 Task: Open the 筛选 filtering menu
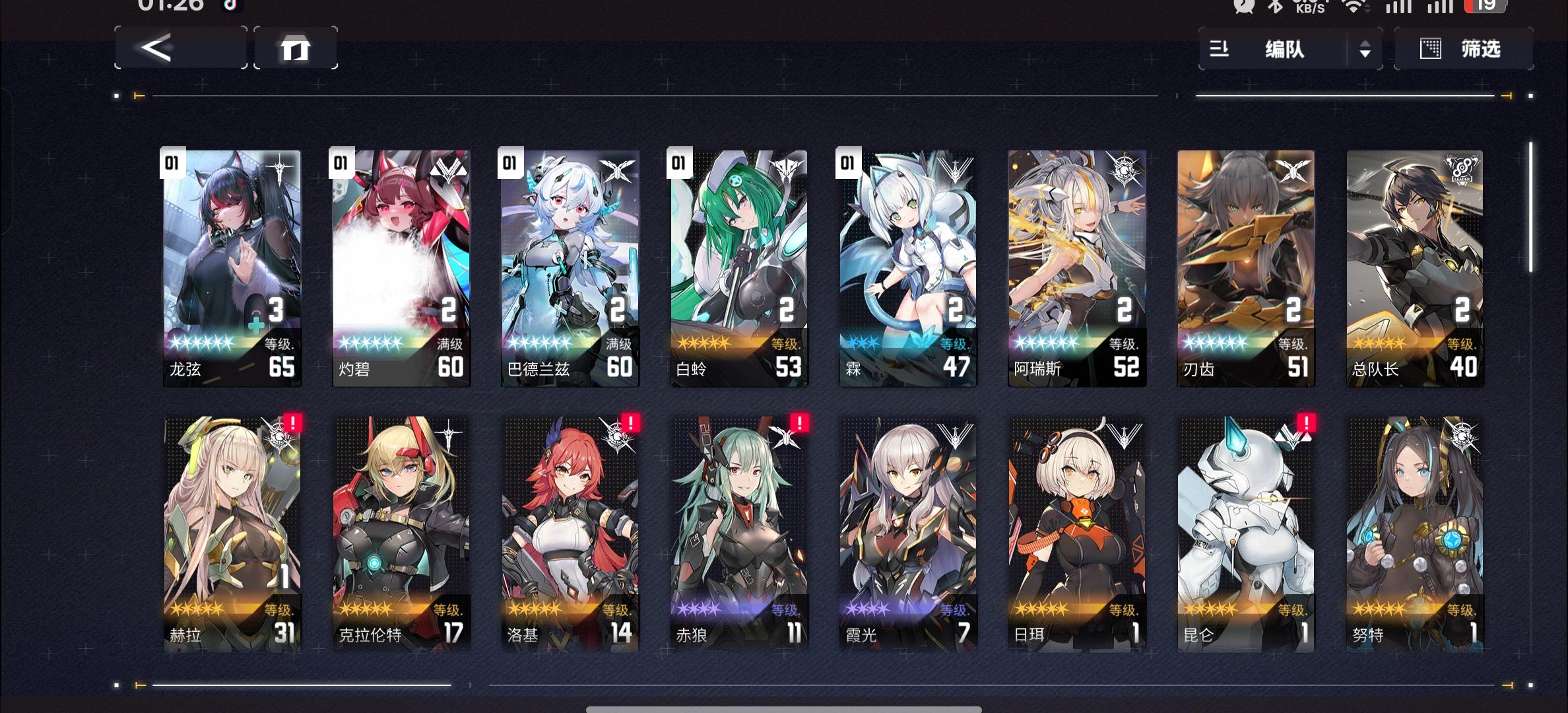point(1482,49)
